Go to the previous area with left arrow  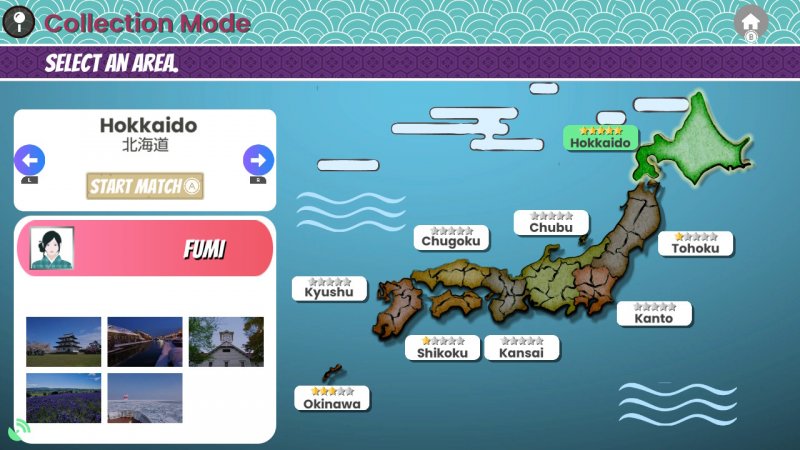[x=29, y=159]
